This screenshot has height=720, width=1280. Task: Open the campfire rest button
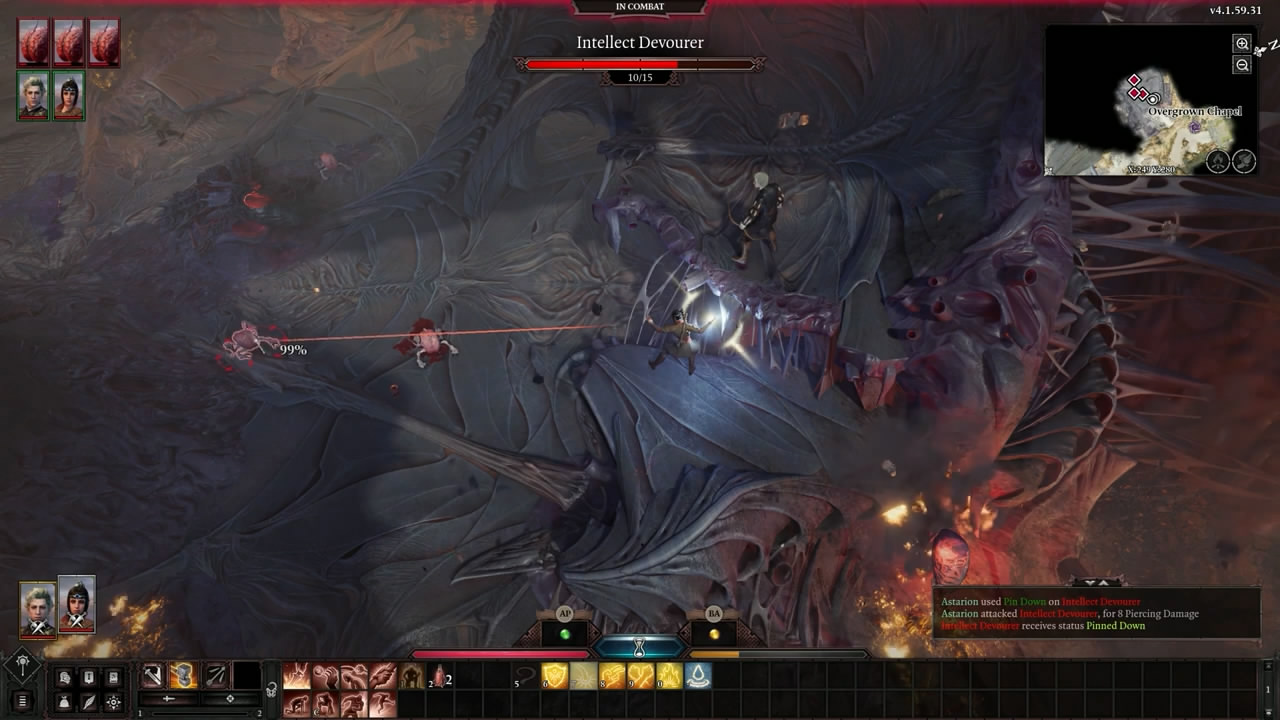pos(1217,161)
